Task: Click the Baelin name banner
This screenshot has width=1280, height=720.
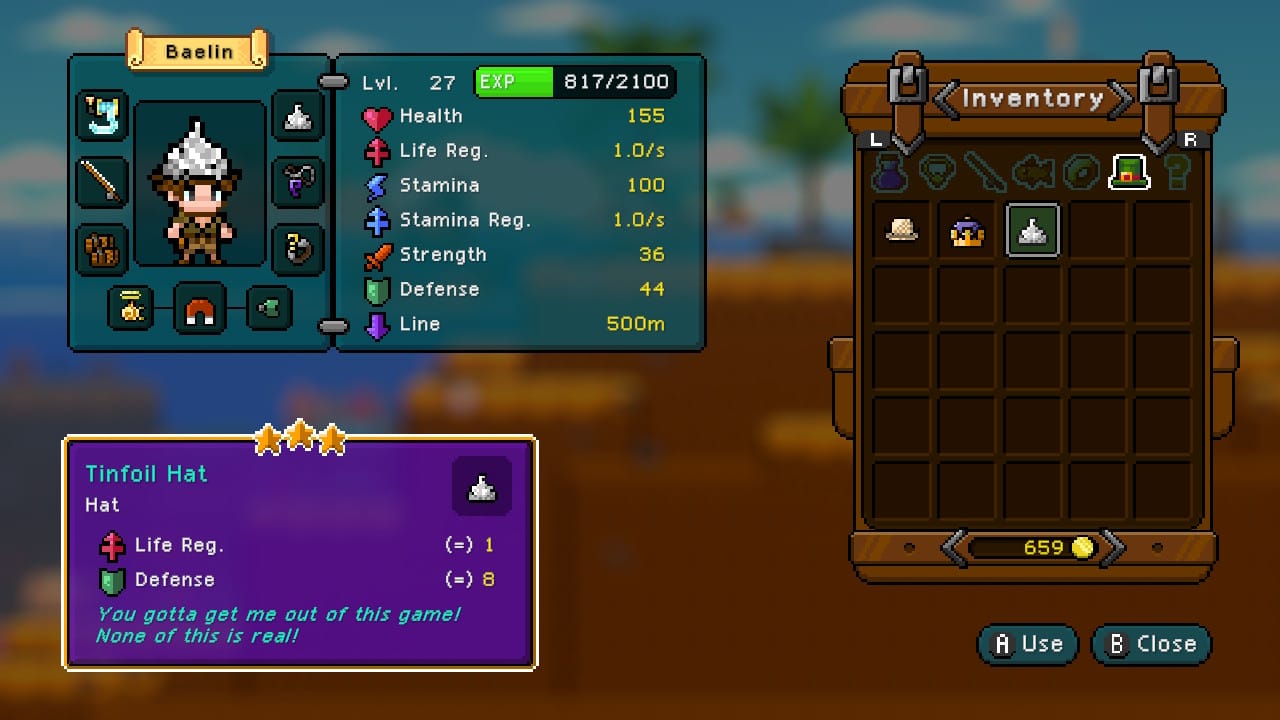Action: (197, 52)
